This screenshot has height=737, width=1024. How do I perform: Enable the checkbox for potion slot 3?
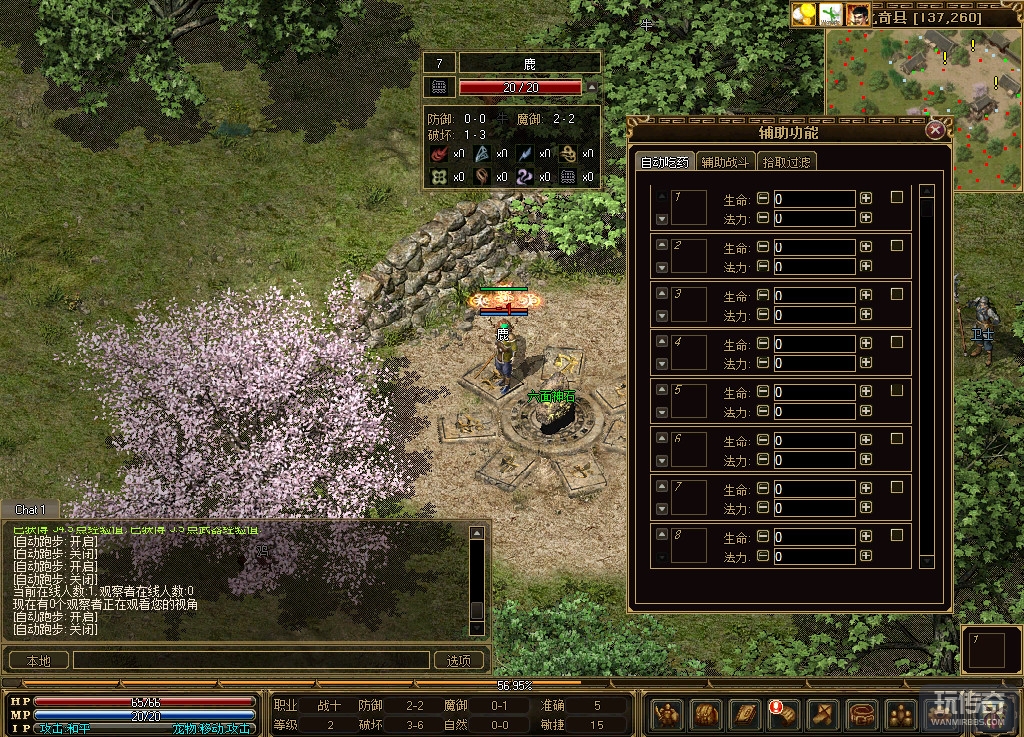click(x=897, y=294)
